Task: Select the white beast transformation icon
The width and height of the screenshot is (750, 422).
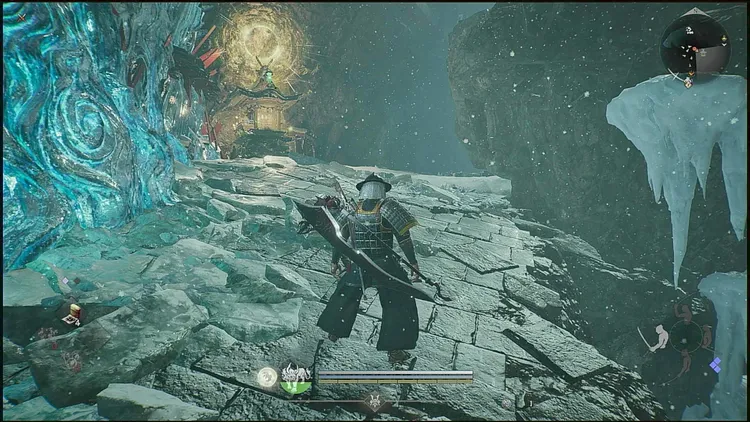Action: [296, 377]
